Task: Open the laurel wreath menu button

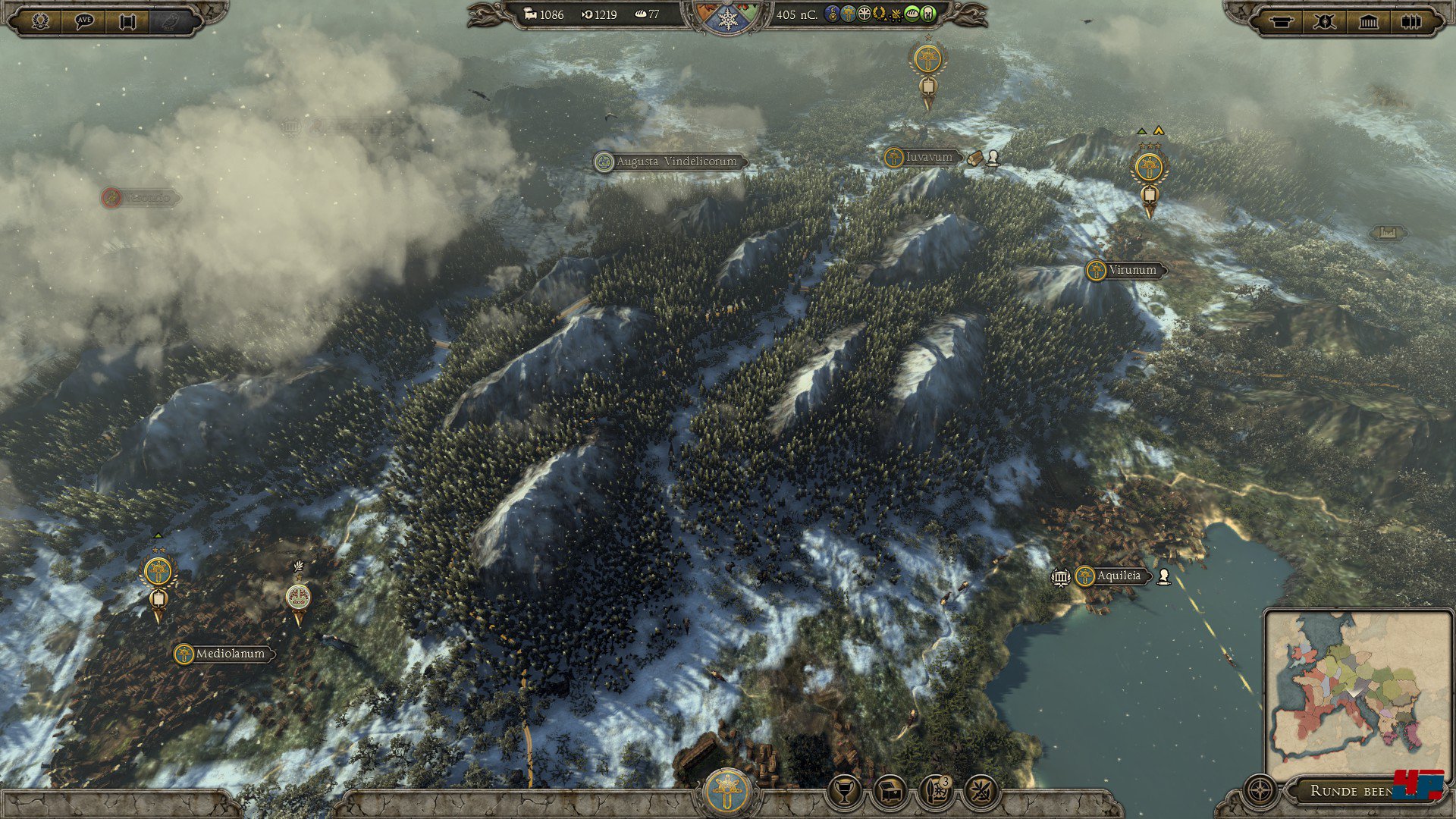Action: tap(41, 20)
